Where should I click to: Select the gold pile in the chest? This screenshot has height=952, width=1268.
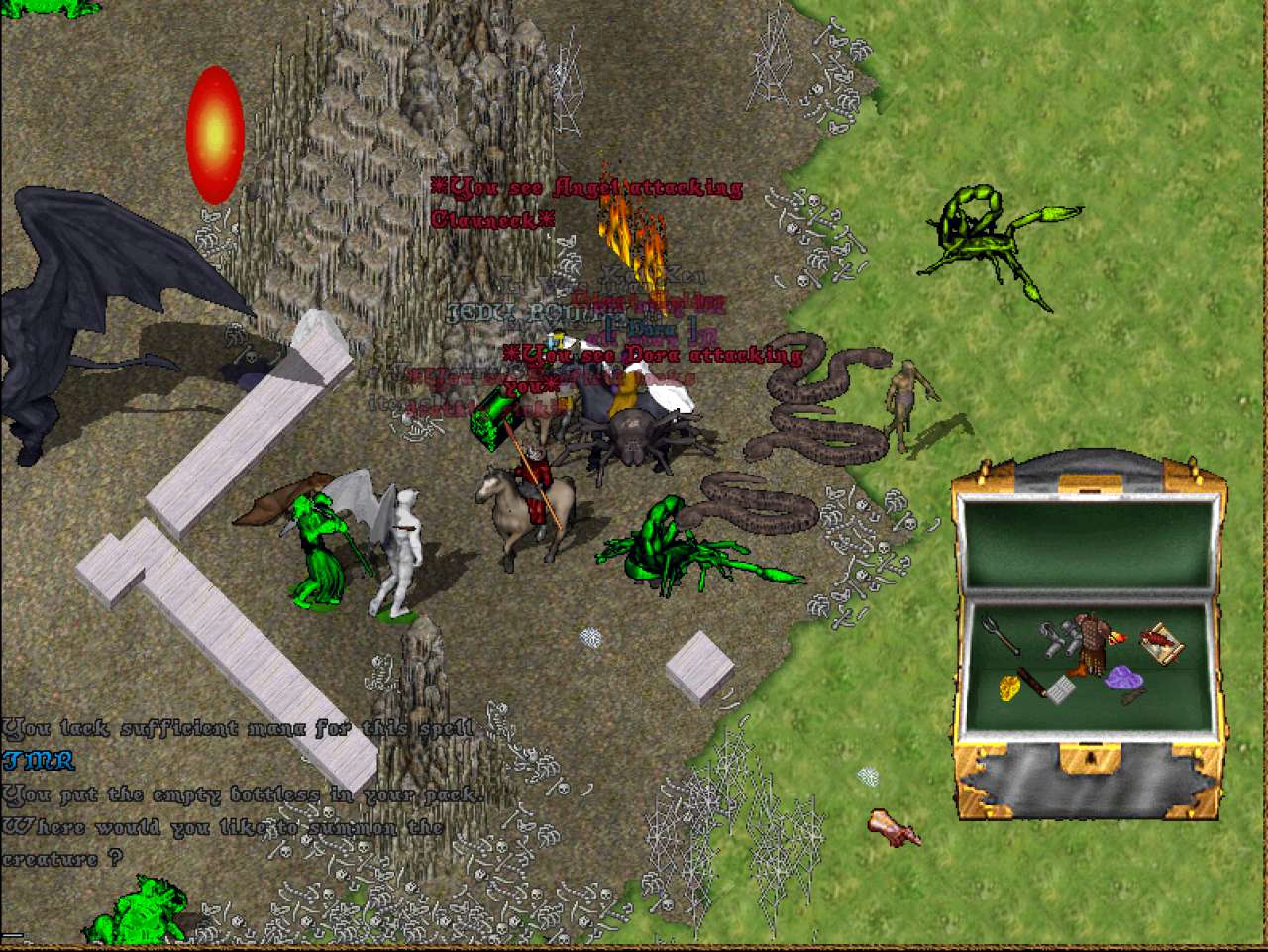pos(1008,687)
